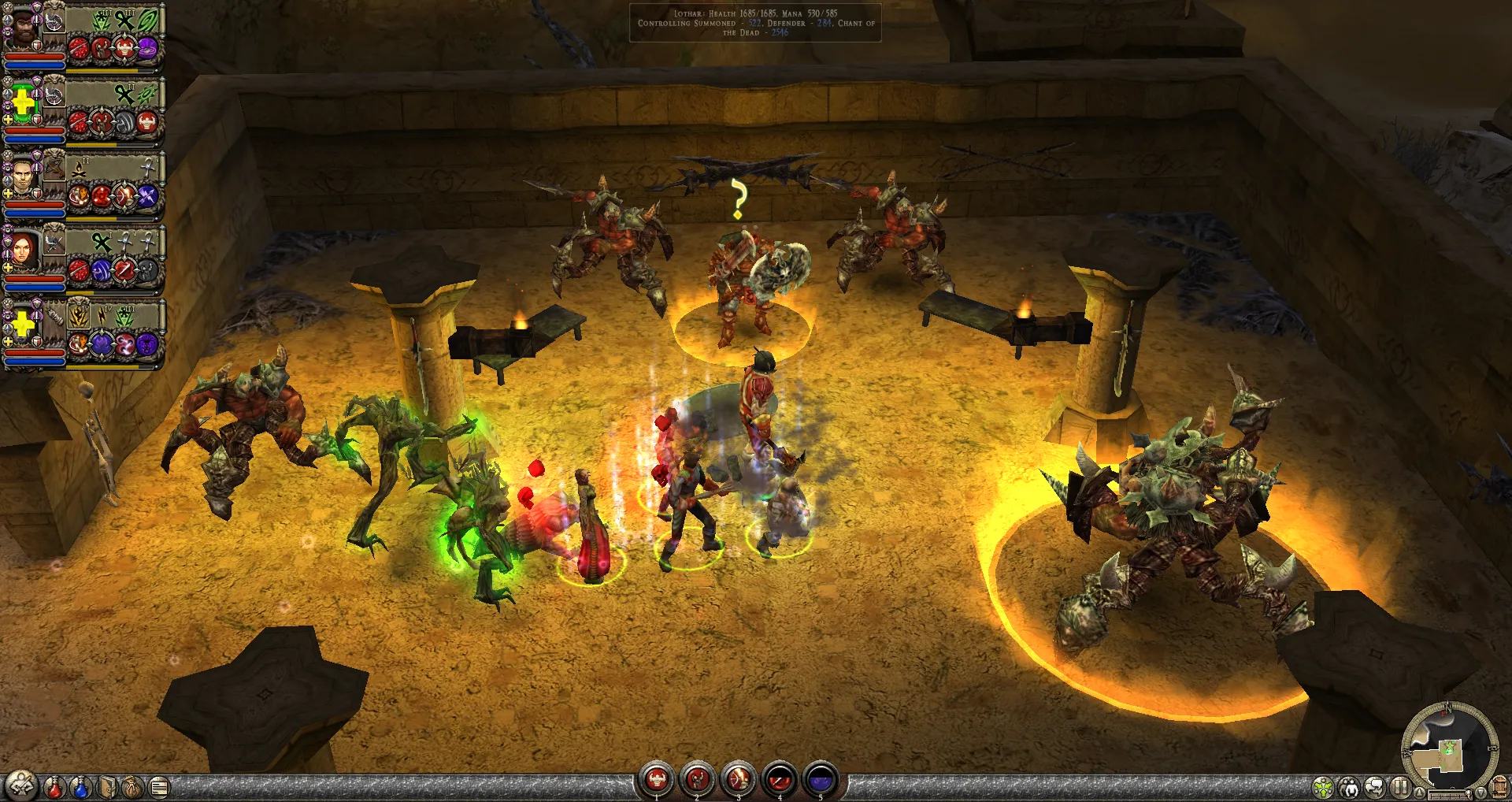
Task: Open the journal scroll
Action: [159, 786]
